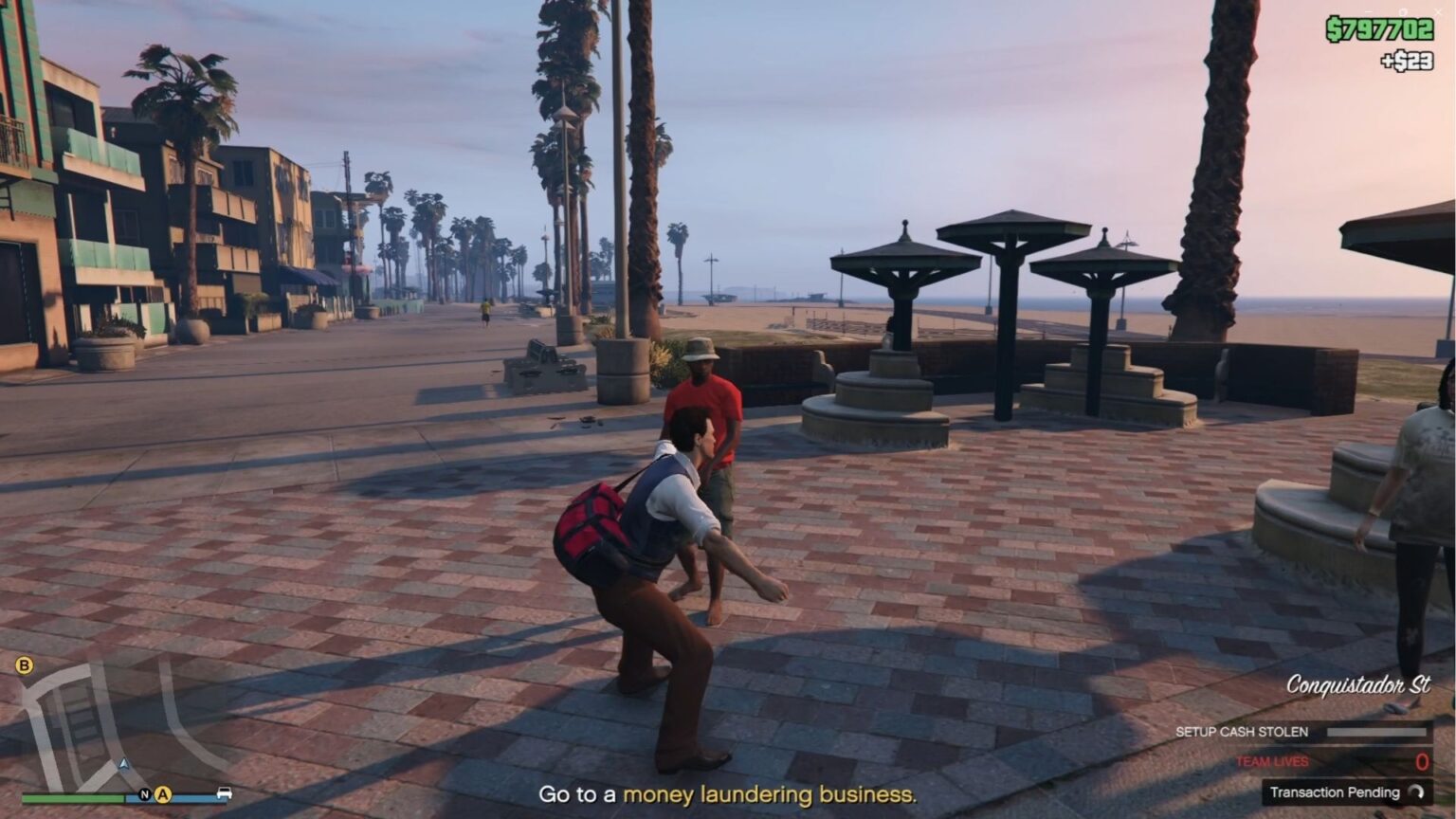This screenshot has height=819, width=1456.
Task: Click the faint restore window icon at top right
Action: coord(1404,11)
